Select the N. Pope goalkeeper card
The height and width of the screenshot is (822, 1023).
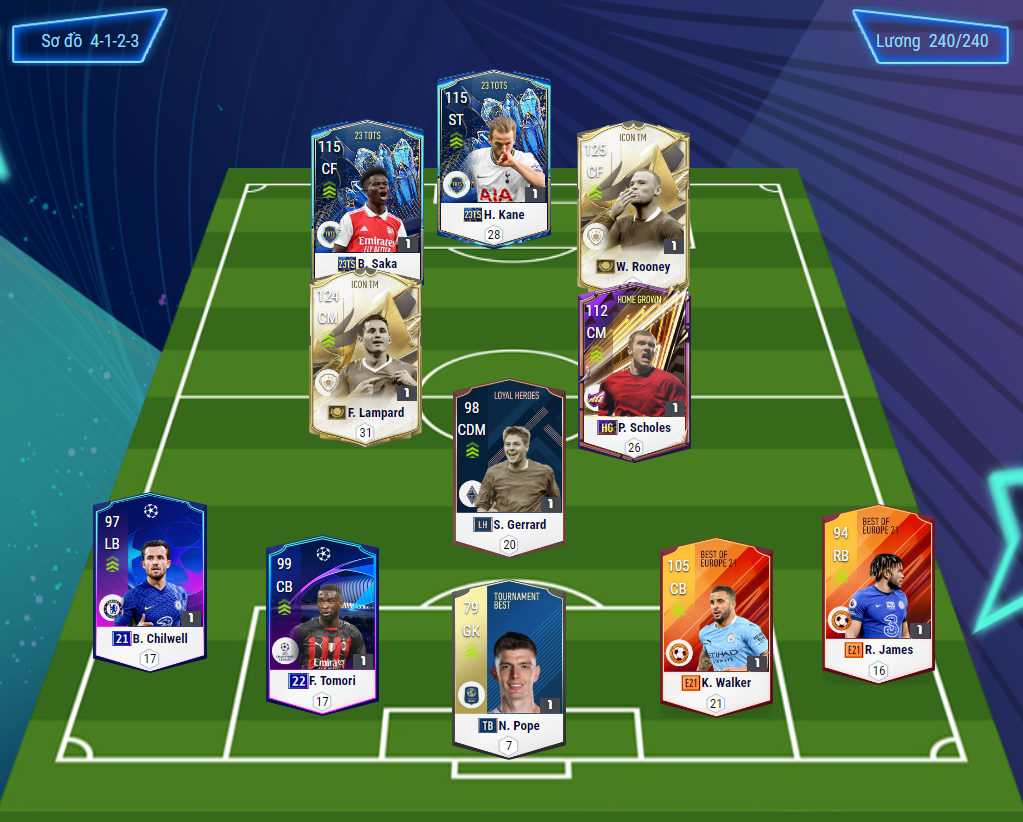coord(508,665)
